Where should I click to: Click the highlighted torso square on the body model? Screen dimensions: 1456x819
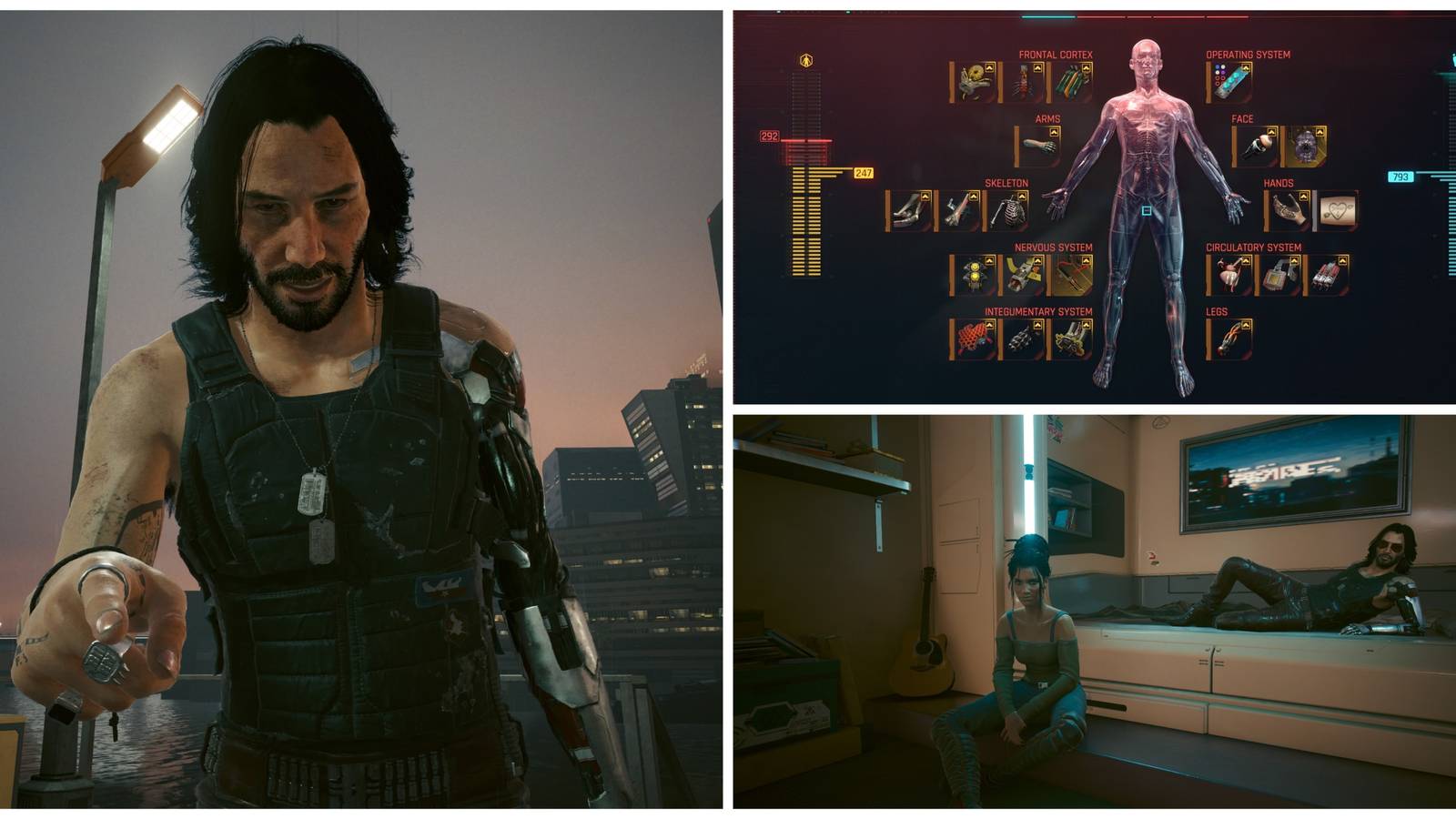pos(1146,210)
